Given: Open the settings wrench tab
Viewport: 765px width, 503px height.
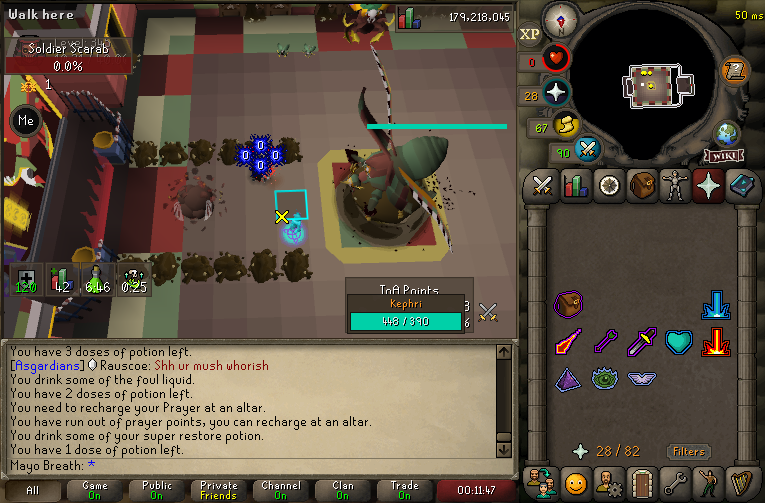Looking at the screenshot, I should [x=674, y=482].
